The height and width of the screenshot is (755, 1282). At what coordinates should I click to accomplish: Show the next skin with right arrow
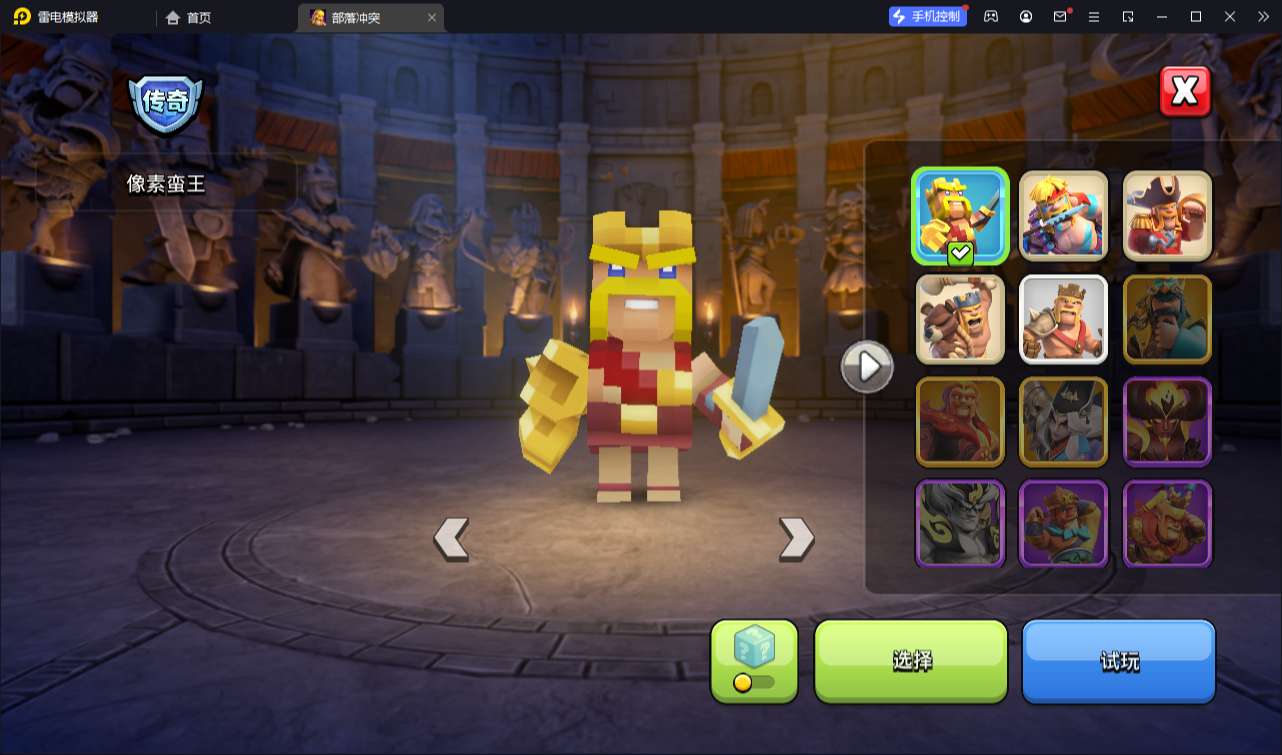tap(796, 539)
